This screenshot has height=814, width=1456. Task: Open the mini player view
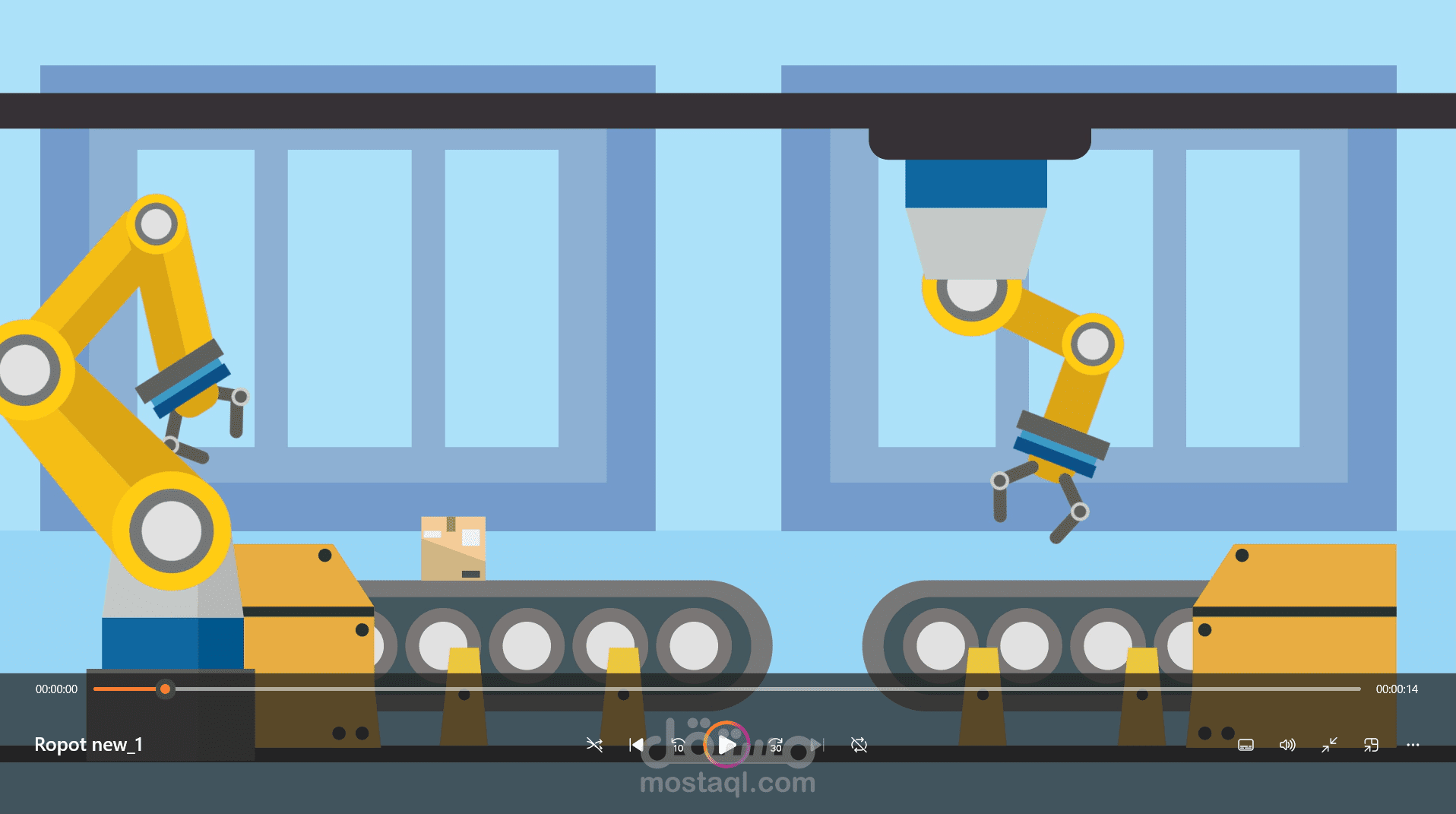1371,746
